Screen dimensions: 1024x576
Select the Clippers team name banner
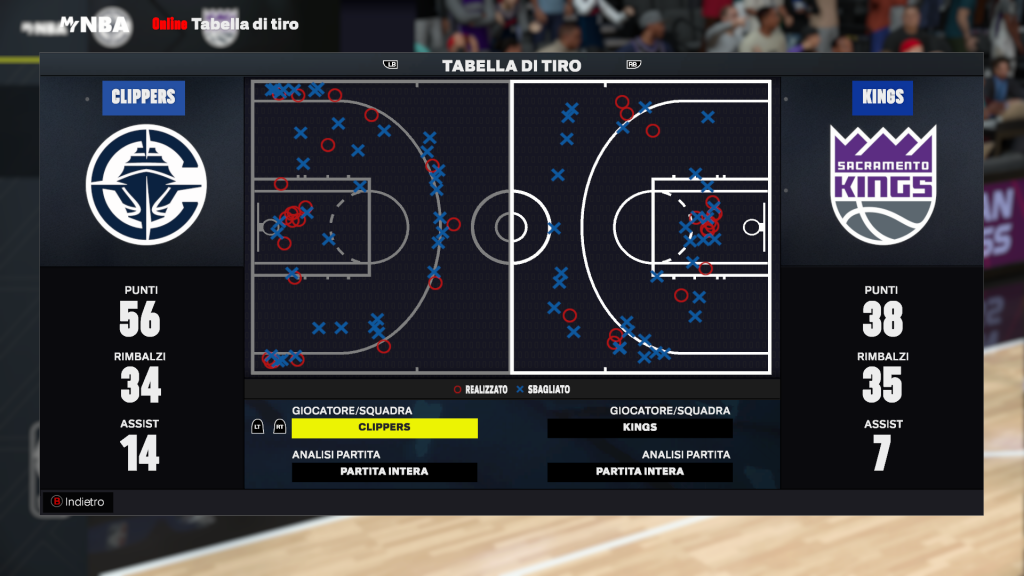coord(143,97)
